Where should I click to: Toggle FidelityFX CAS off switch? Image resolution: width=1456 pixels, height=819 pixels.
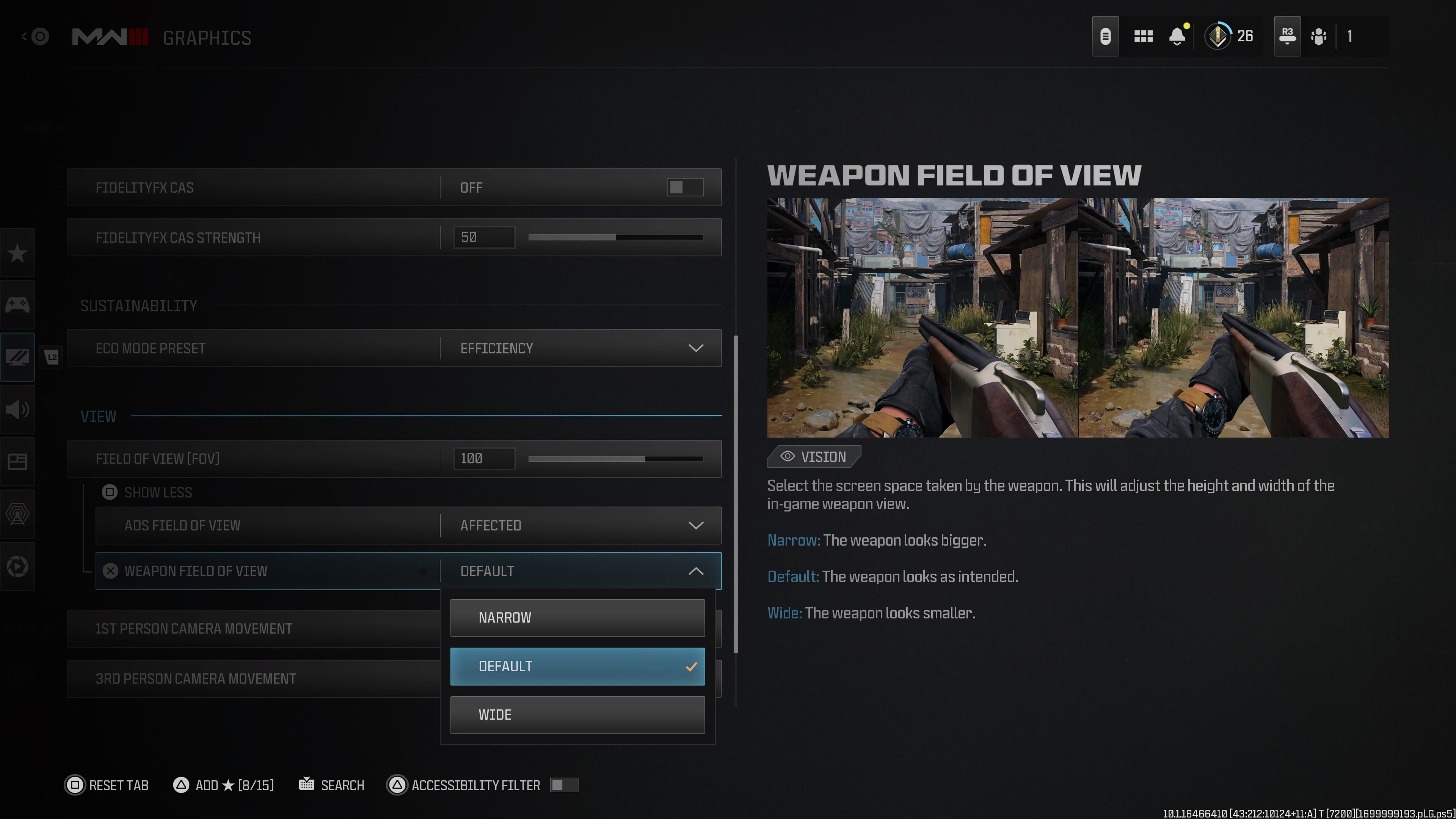tap(684, 187)
